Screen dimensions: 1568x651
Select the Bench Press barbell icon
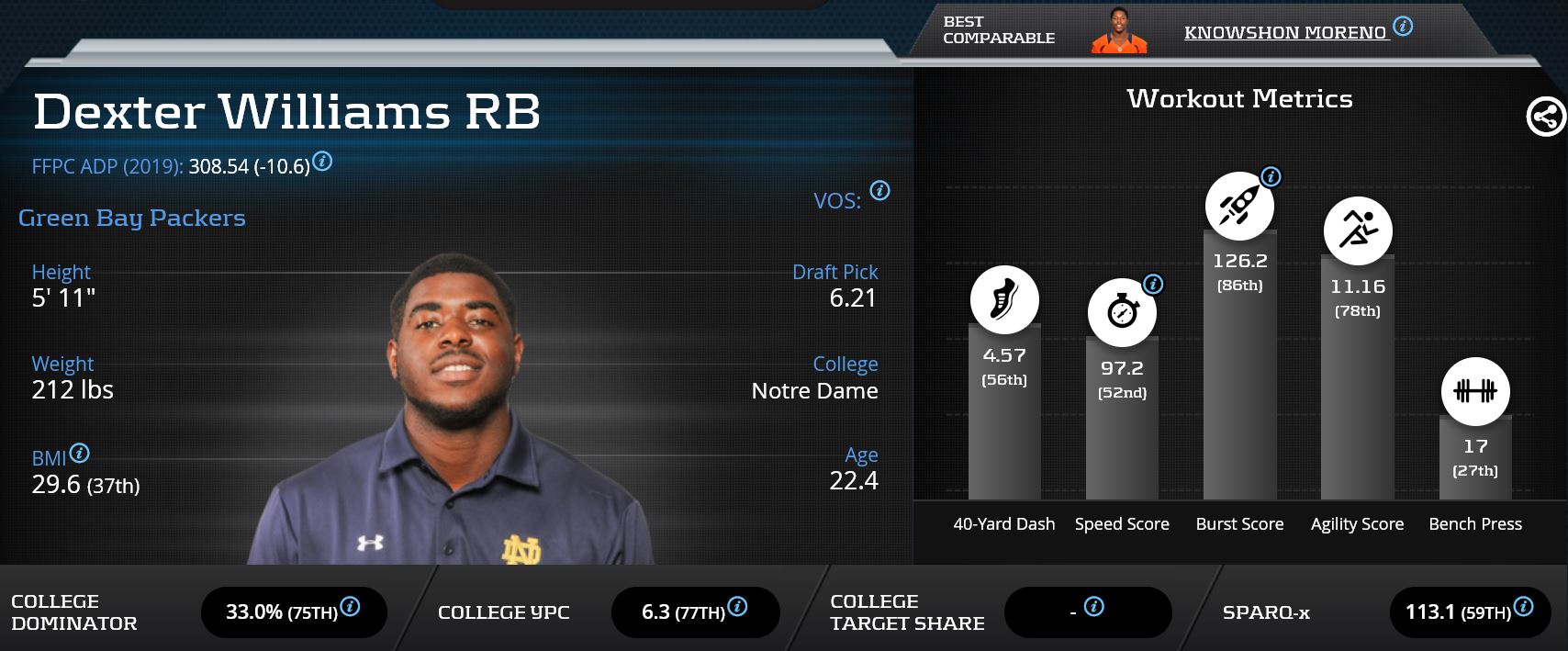coord(1475,392)
